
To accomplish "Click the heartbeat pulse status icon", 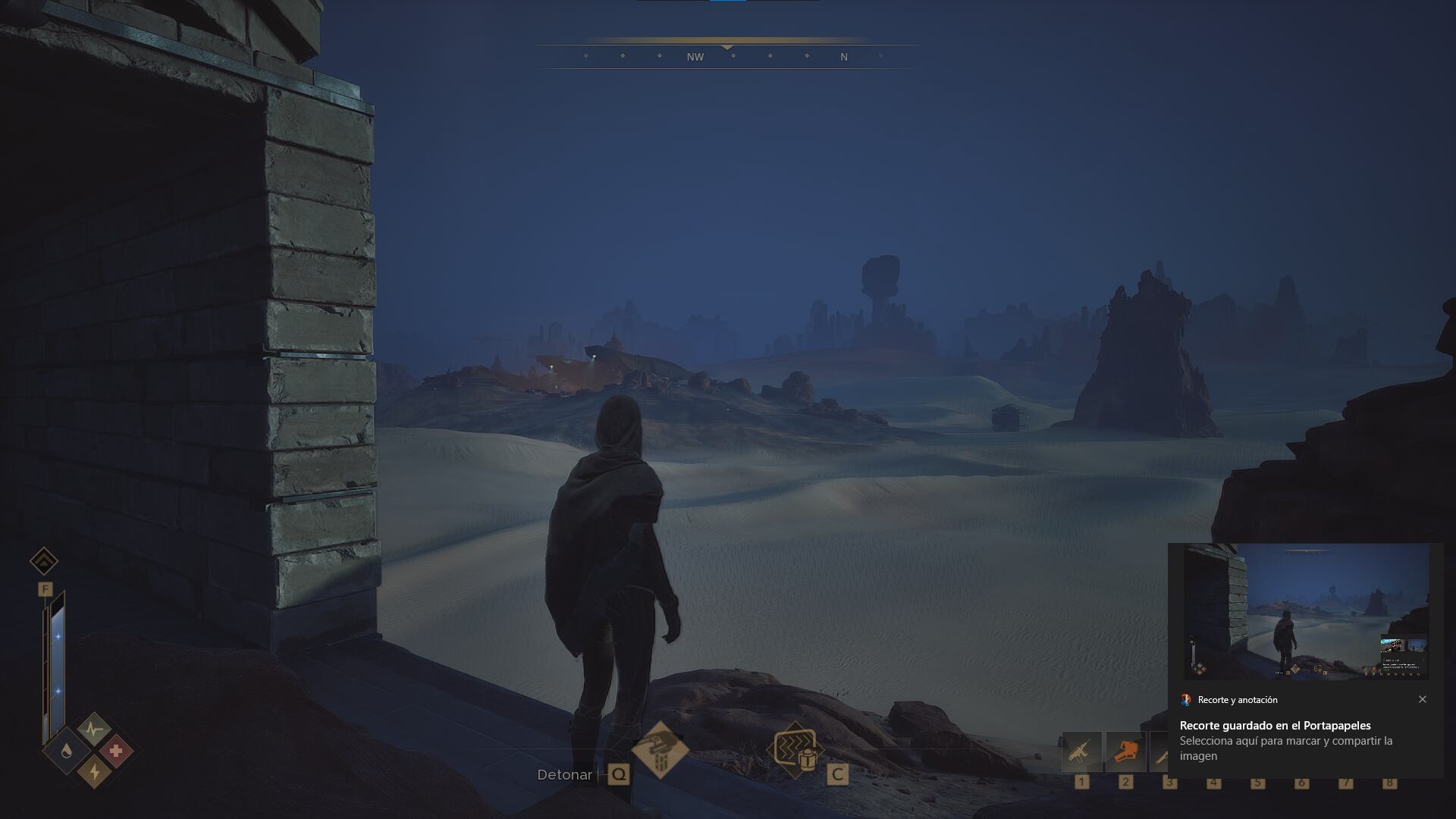I will point(94,730).
